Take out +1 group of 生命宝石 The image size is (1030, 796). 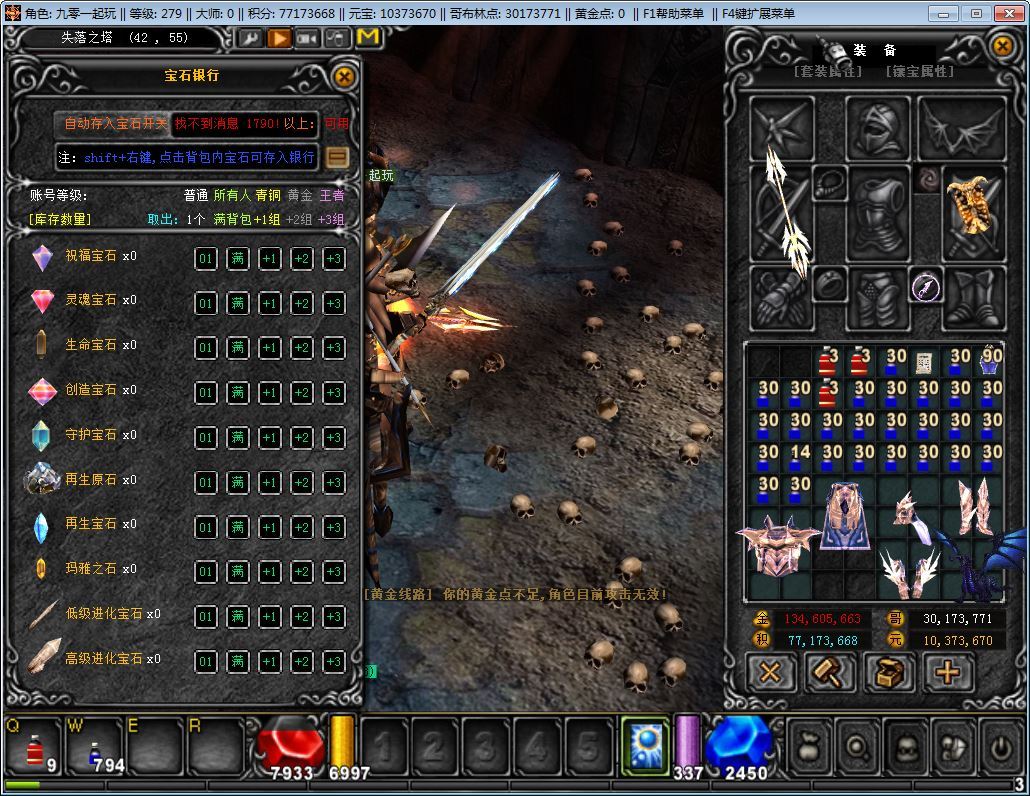(269, 348)
